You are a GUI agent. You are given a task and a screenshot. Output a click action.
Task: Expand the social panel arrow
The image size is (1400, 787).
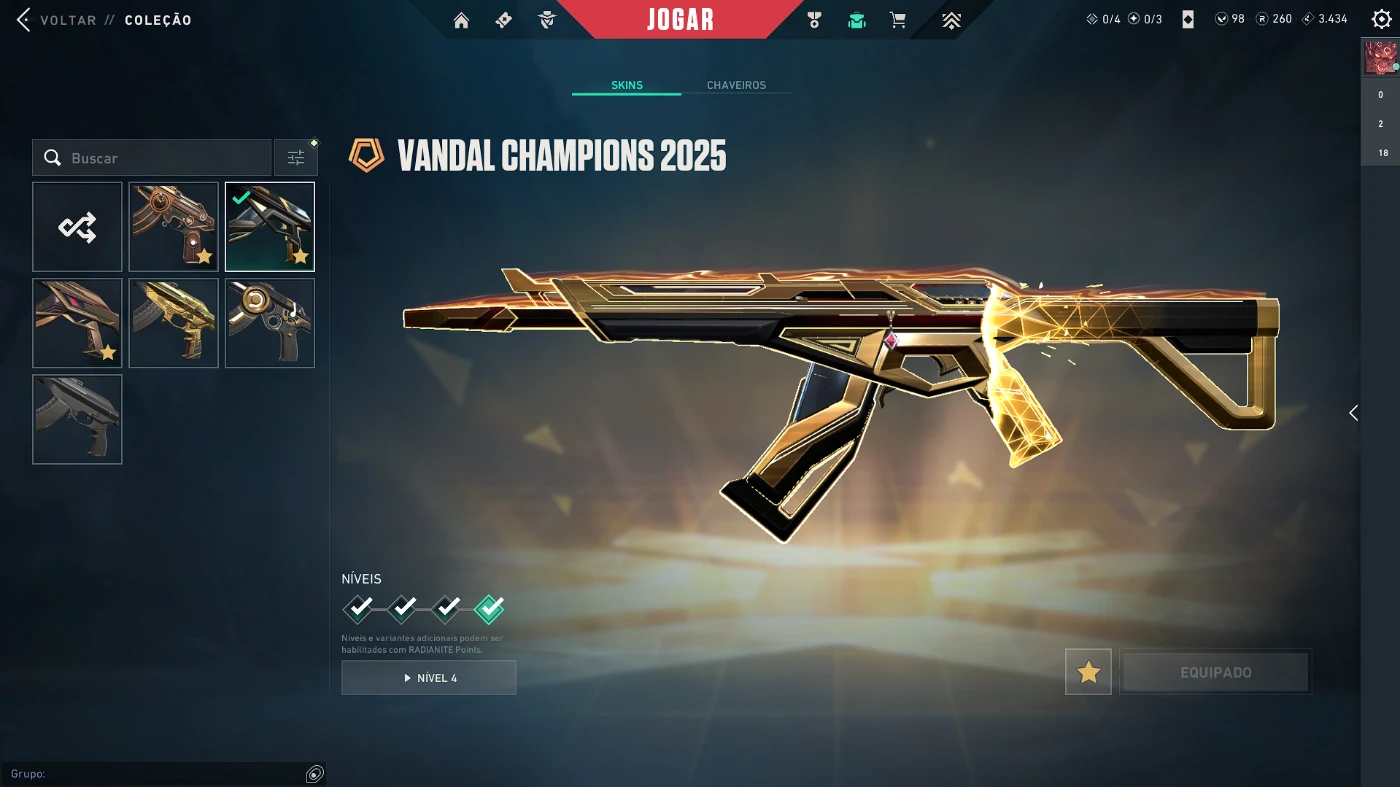(1353, 413)
